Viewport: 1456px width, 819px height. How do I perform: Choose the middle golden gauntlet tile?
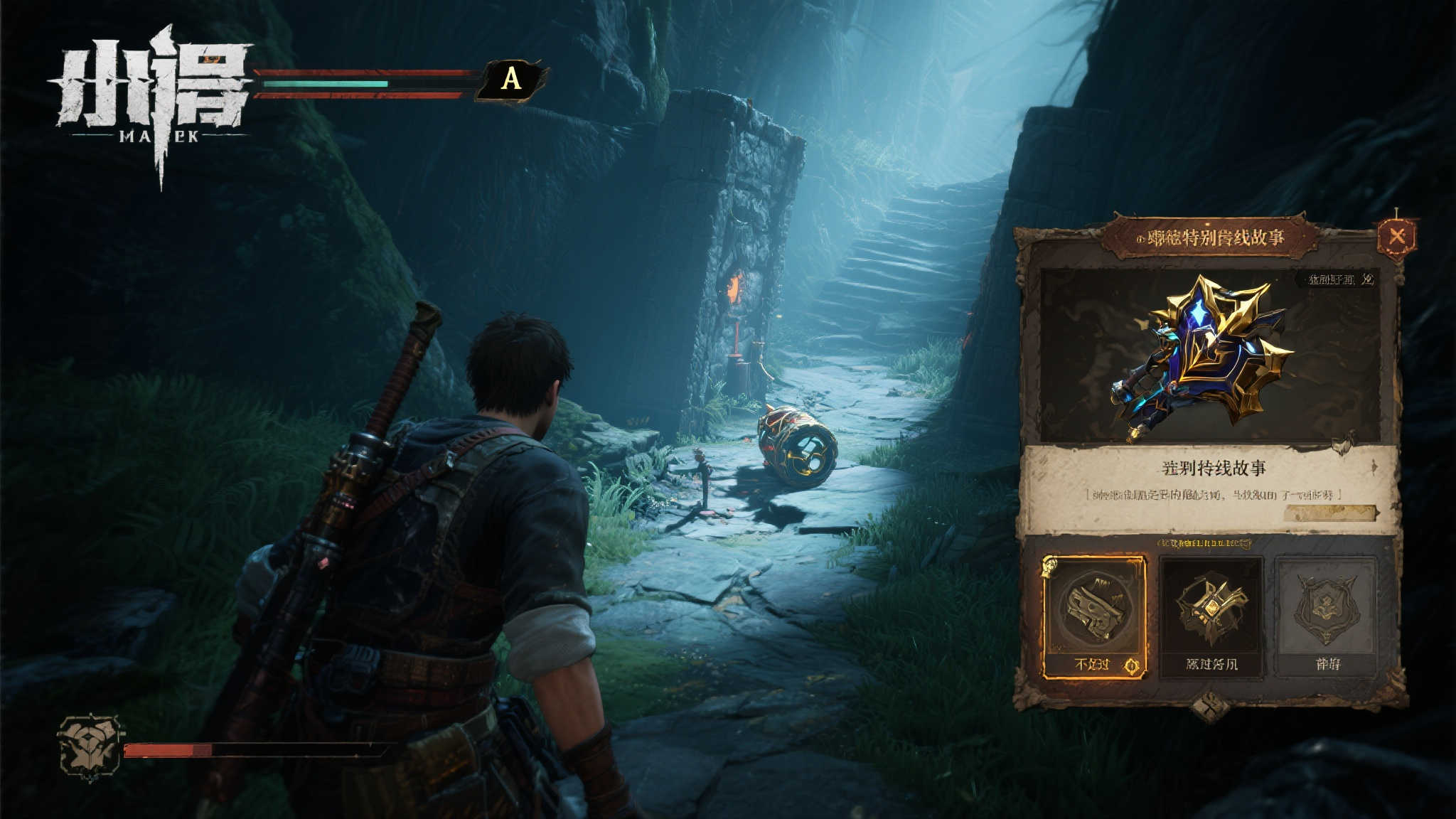click(1211, 617)
